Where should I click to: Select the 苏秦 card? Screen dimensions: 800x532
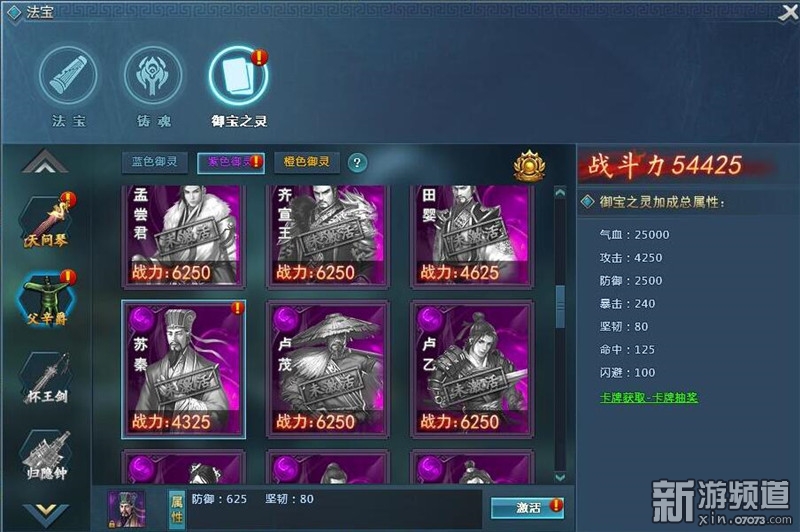click(x=183, y=368)
